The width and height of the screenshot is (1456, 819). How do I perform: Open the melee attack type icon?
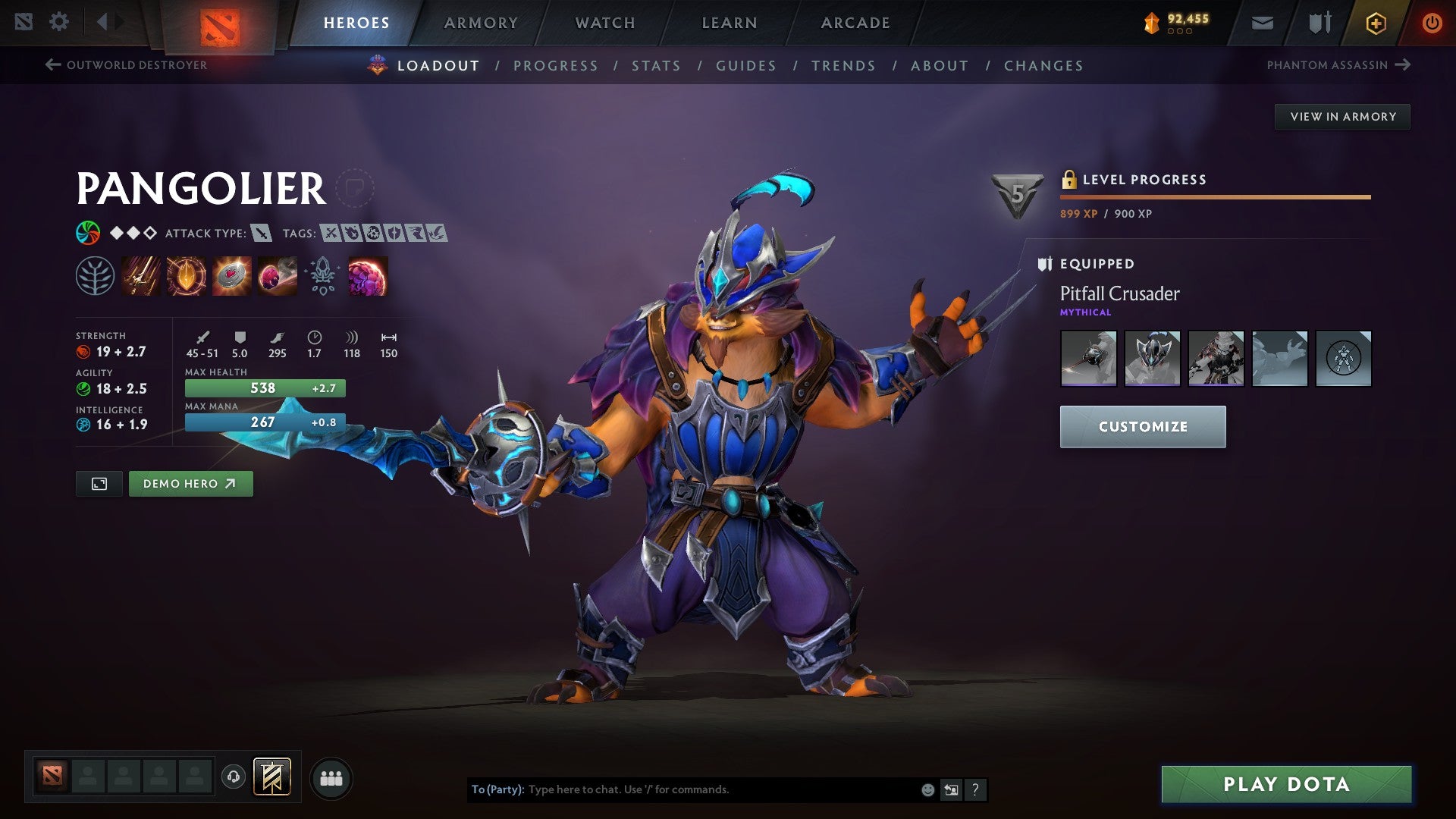point(262,234)
